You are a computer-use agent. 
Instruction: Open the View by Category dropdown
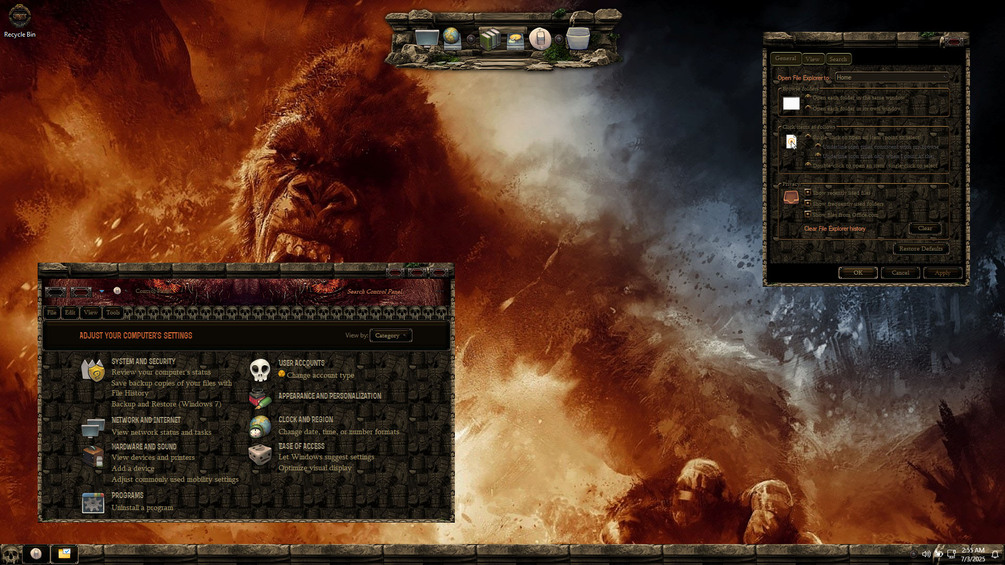tap(390, 336)
